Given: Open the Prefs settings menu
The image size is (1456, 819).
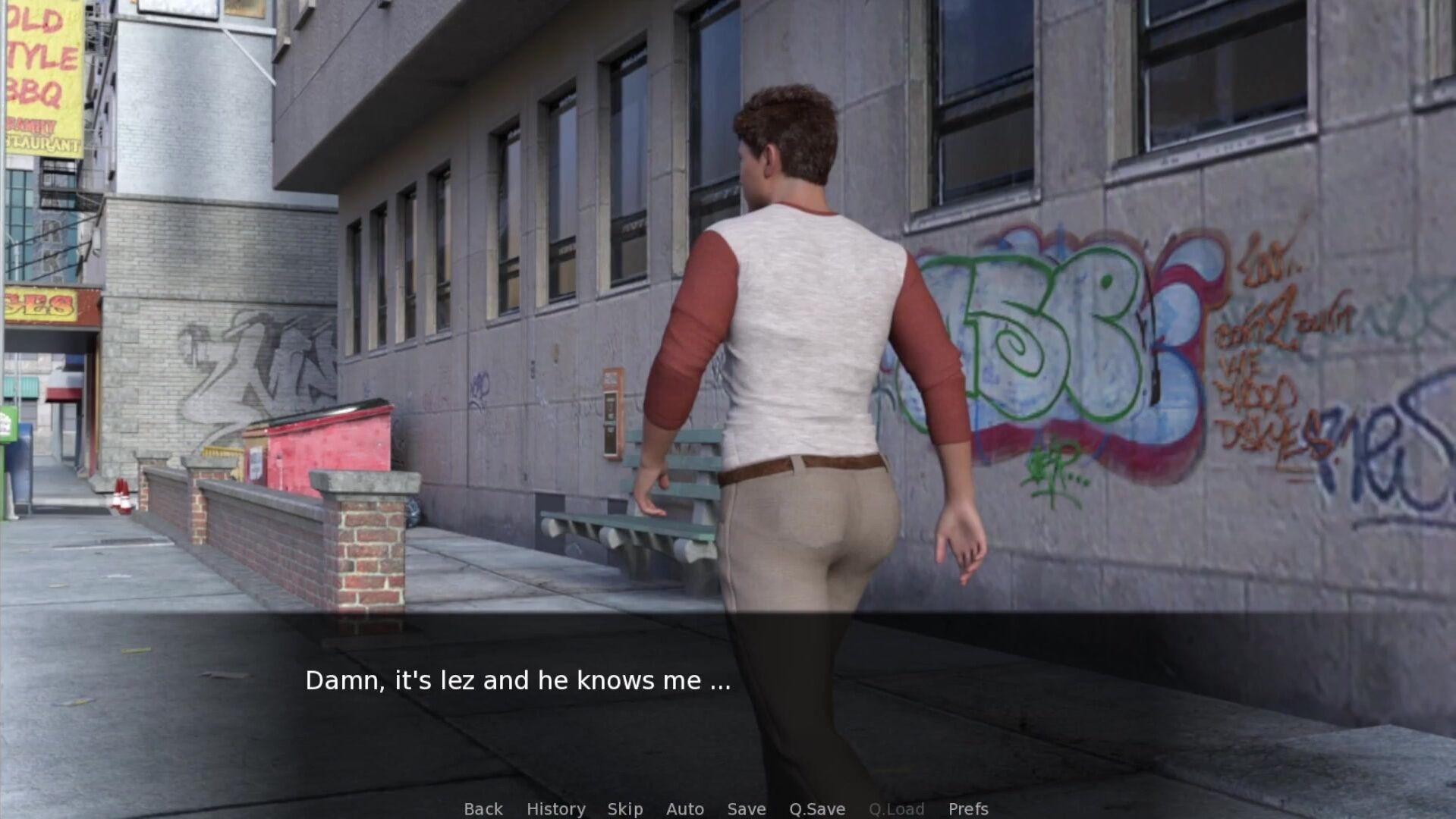Looking at the screenshot, I should coord(968,809).
